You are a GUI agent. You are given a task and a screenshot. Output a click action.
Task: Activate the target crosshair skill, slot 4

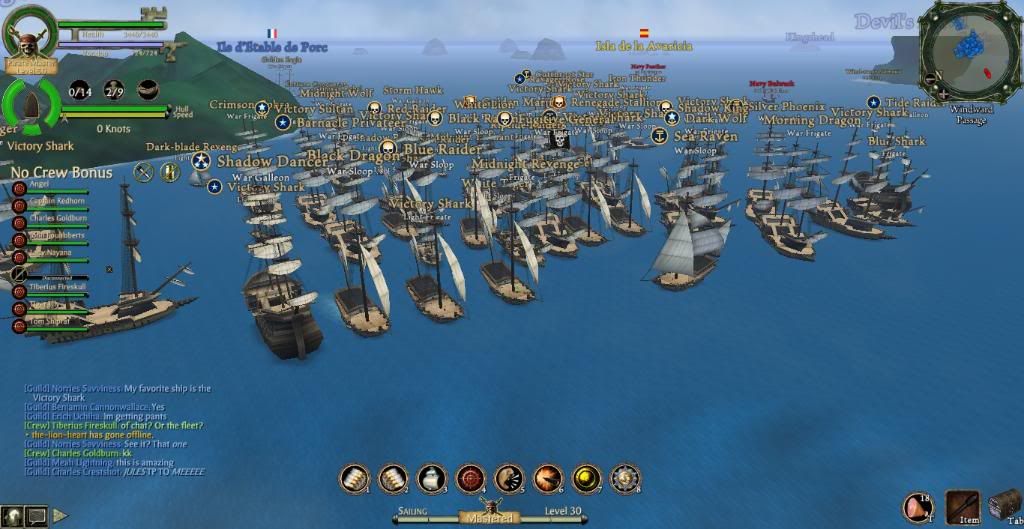click(471, 479)
